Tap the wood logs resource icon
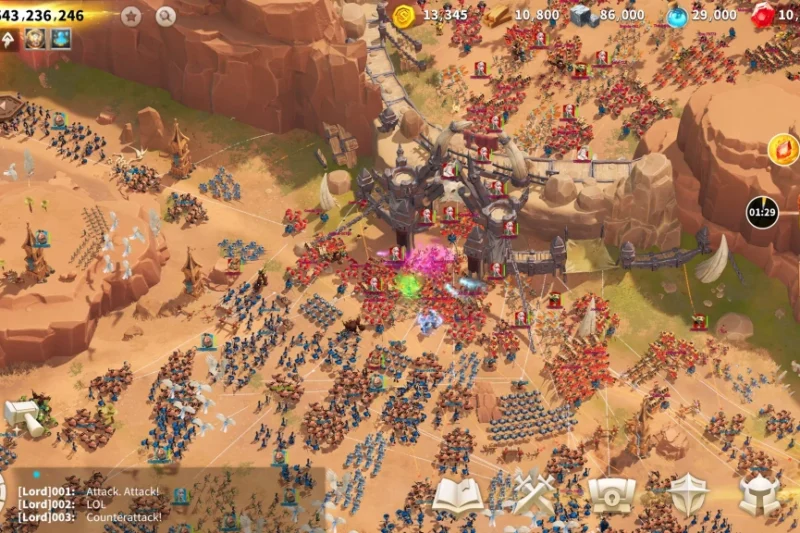Screen dimensions: 800x533 point(497,15)
